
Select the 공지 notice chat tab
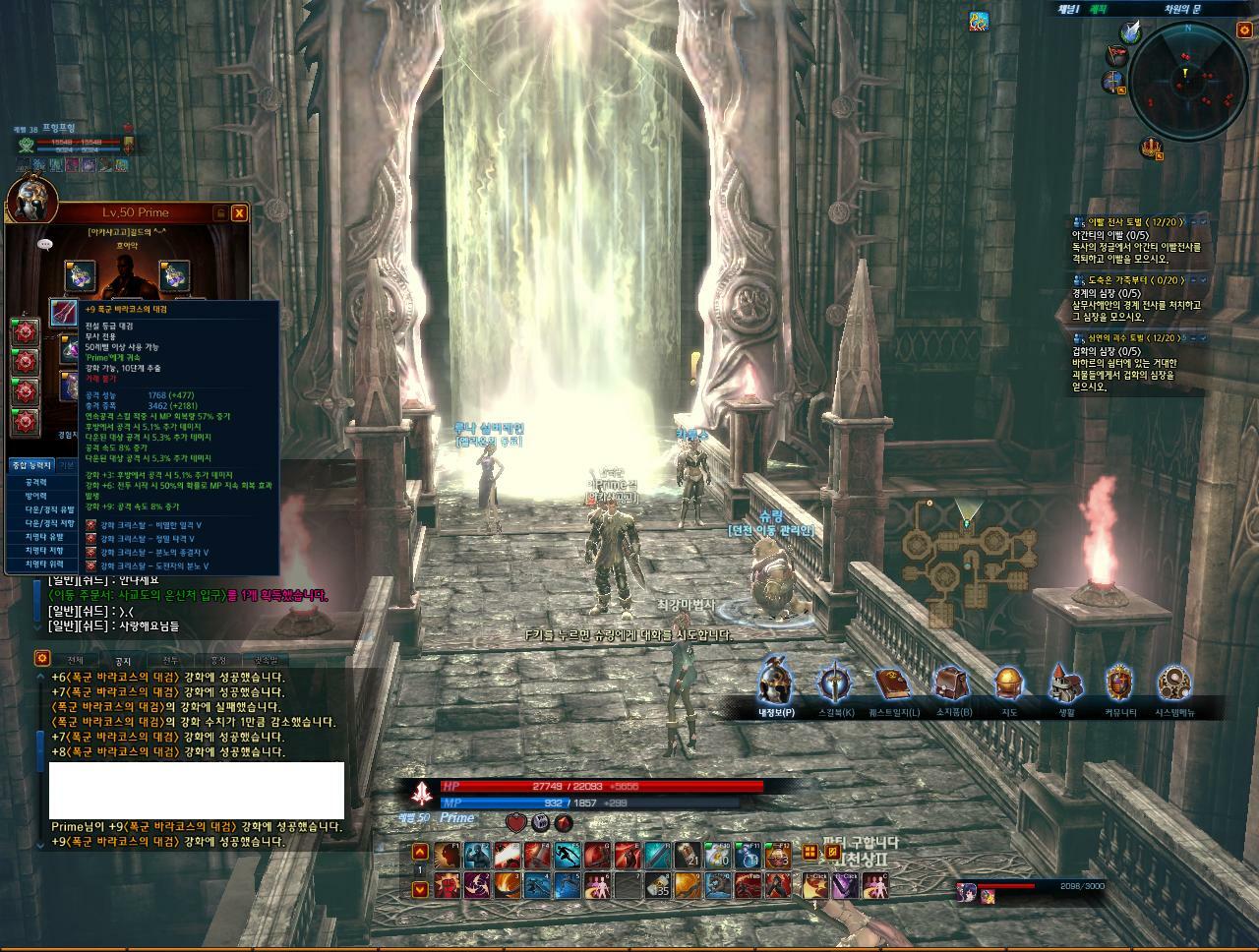click(123, 661)
